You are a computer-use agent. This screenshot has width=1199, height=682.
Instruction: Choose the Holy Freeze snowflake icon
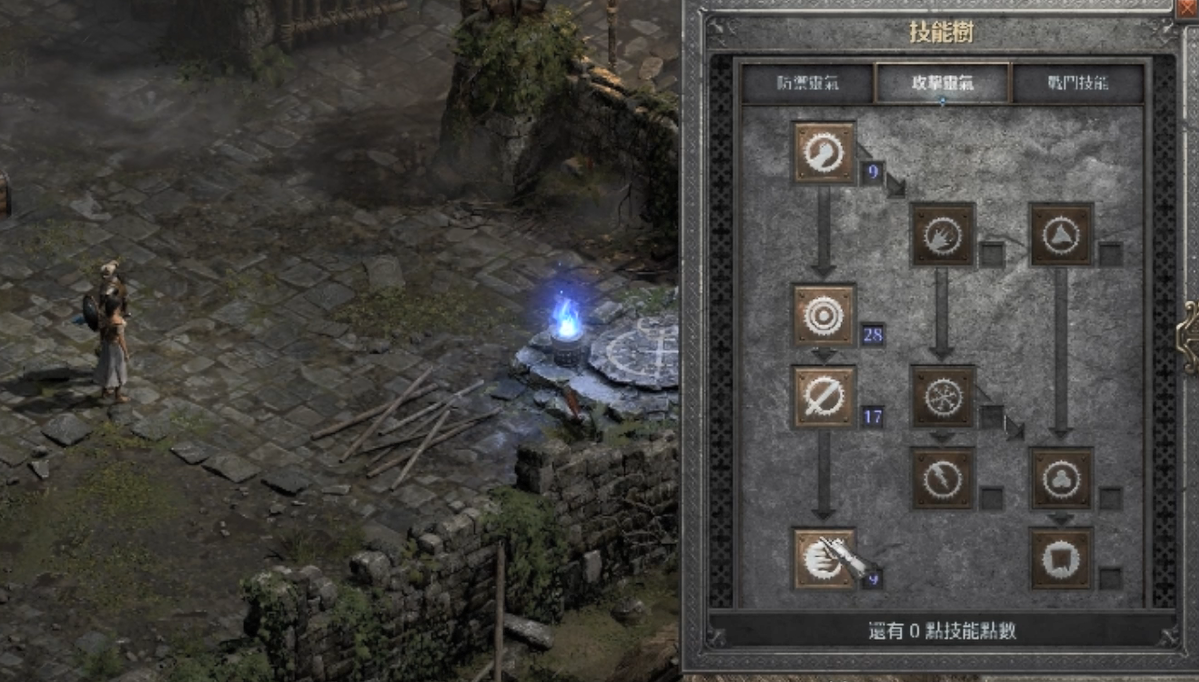943,396
